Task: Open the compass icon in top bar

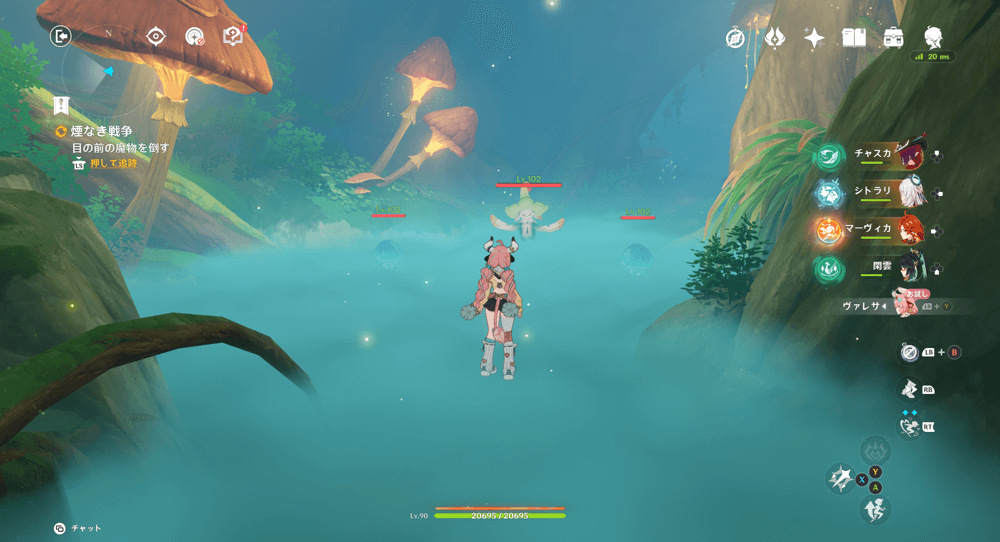Action: pyautogui.click(x=736, y=38)
